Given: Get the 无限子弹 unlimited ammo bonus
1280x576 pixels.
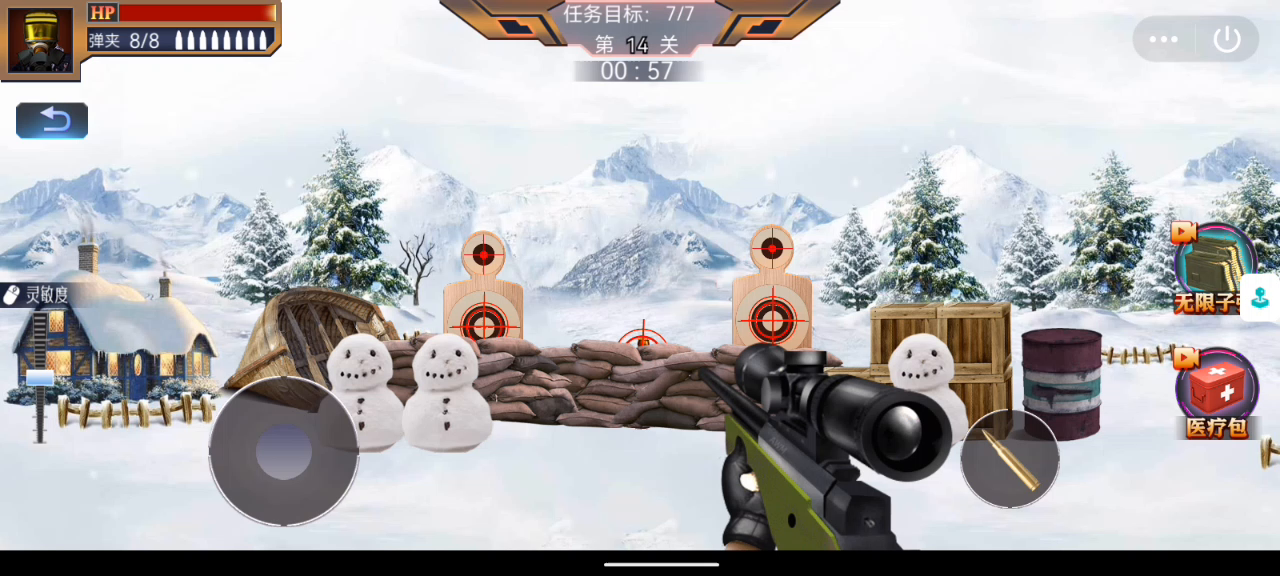Looking at the screenshot, I should click(x=1212, y=267).
